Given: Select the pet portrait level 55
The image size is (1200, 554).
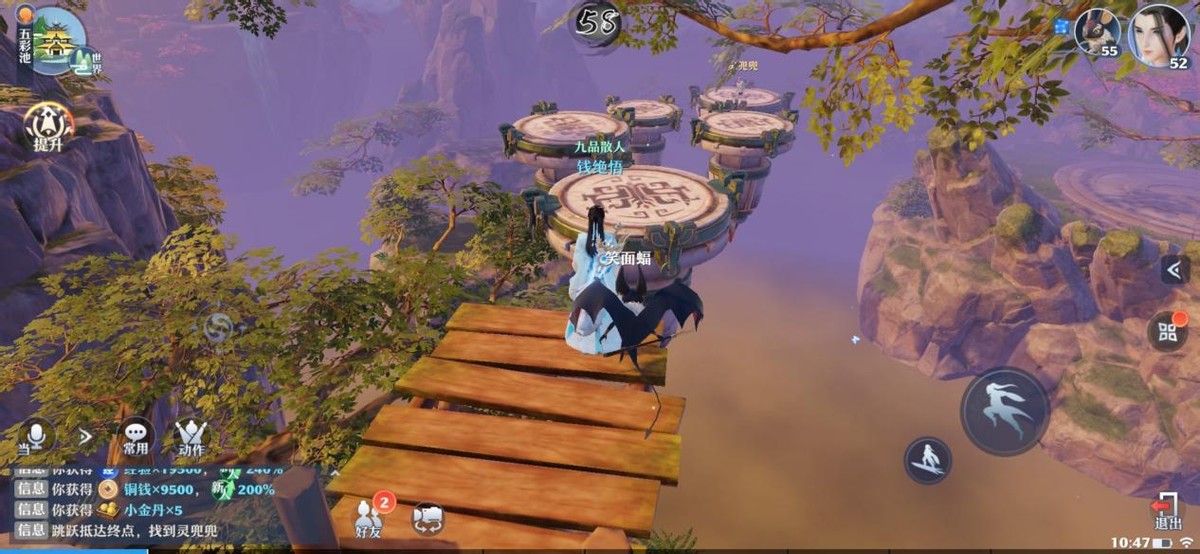Looking at the screenshot, I should (1097, 31).
